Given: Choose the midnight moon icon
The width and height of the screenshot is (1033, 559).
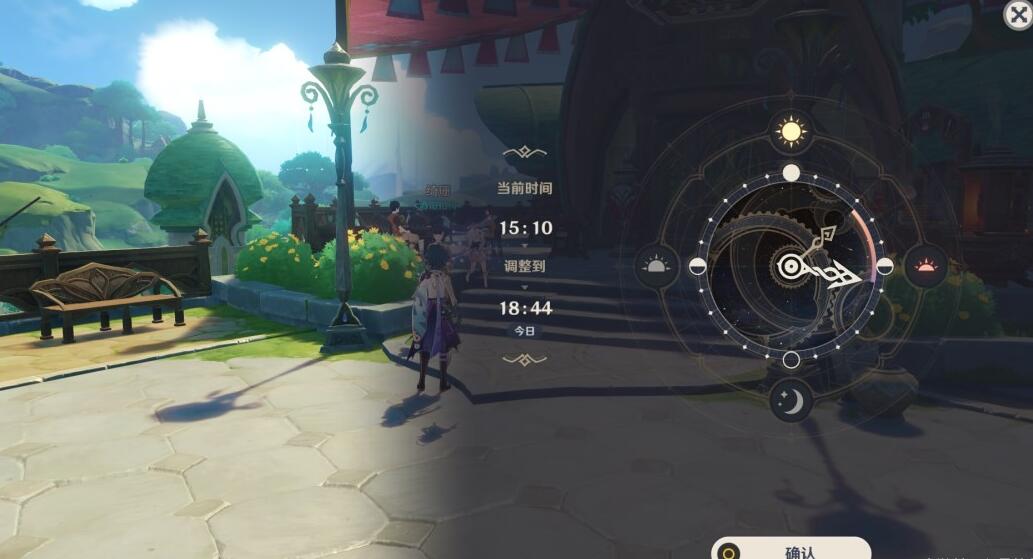Looking at the screenshot, I should coord(791,401).
